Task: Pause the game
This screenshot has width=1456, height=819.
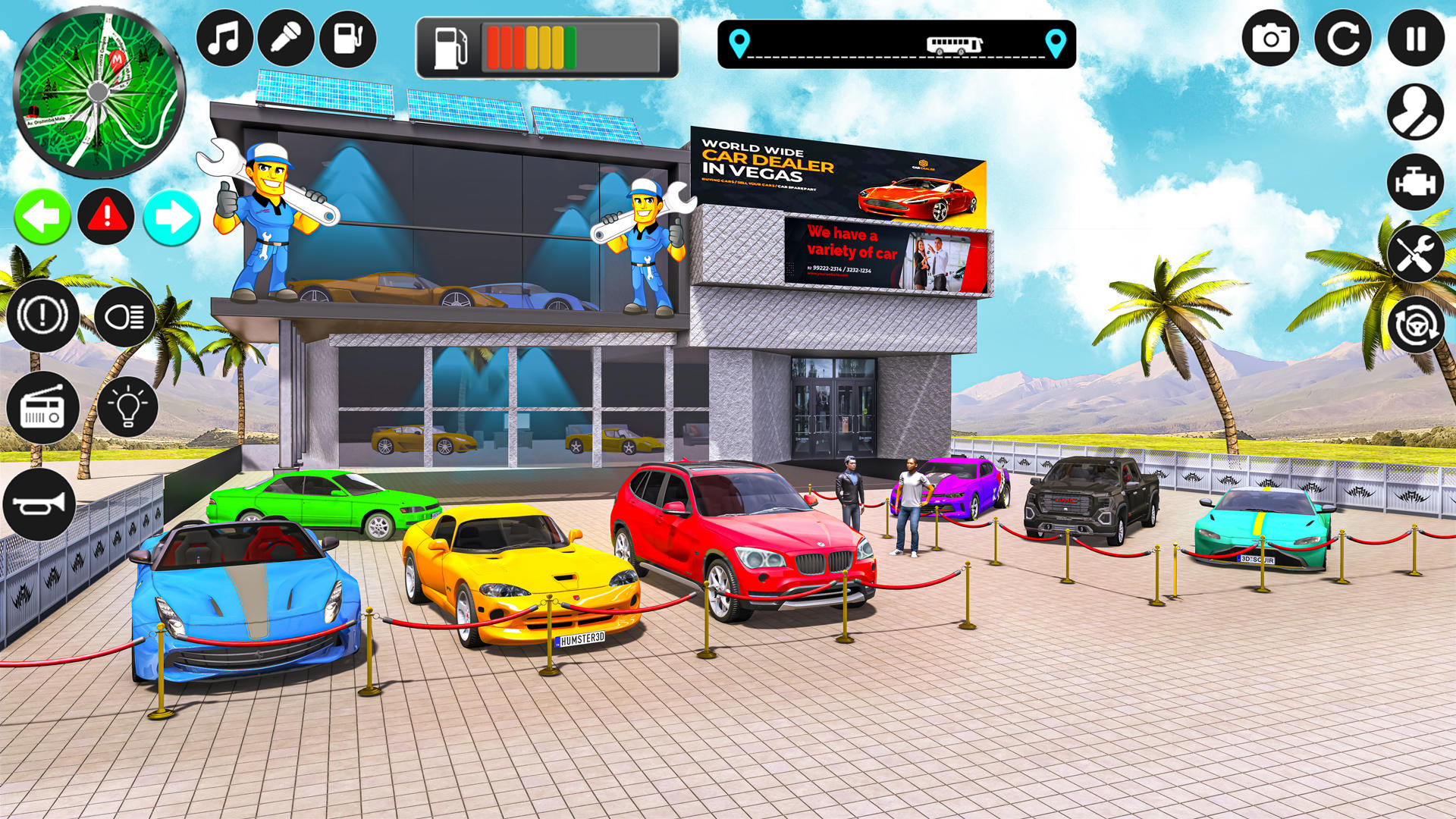Action: click(x=1415, y=36)
